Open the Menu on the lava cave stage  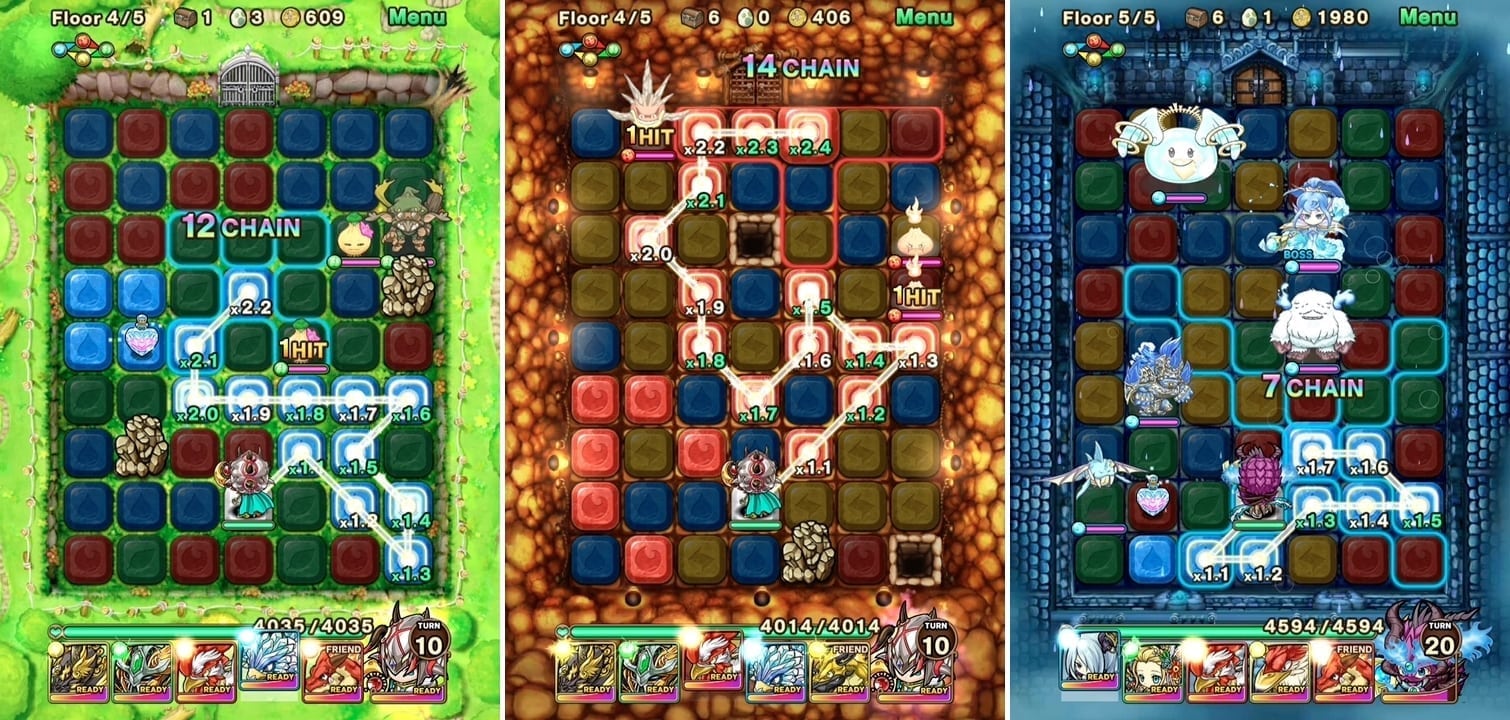click(x=924, y=17)
